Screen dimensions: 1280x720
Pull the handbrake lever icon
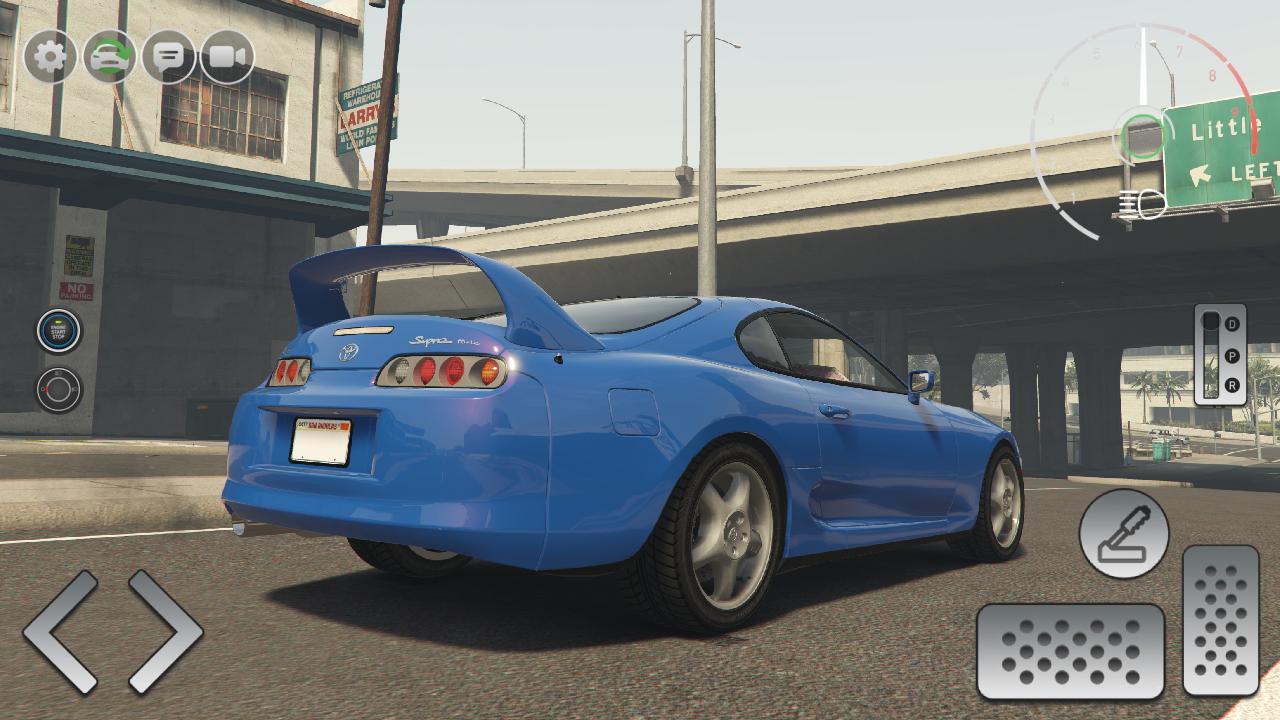point(1121,532)
